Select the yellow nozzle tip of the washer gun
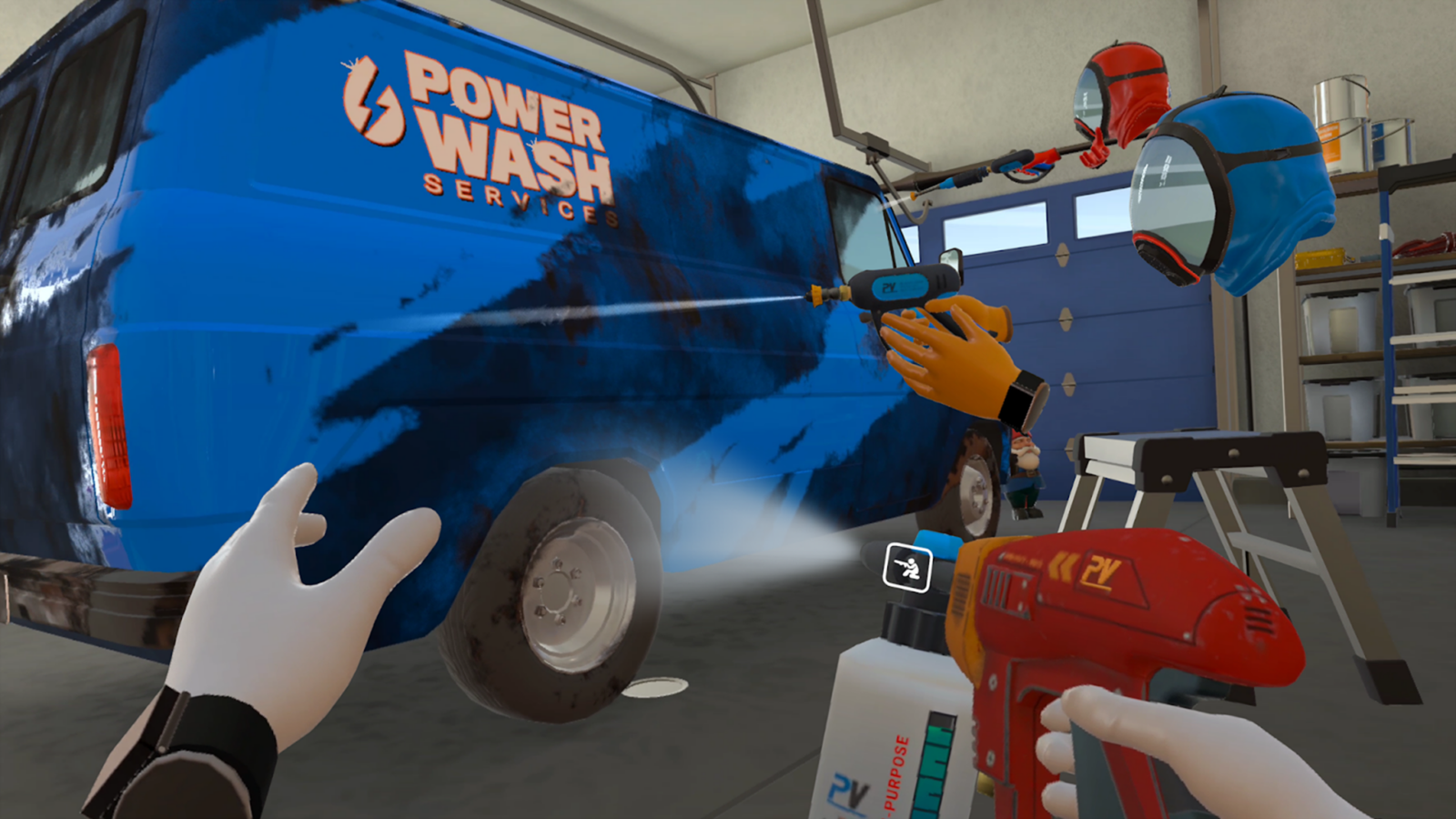The width and height of the screenshot is (1456, 819). [817, 295]
